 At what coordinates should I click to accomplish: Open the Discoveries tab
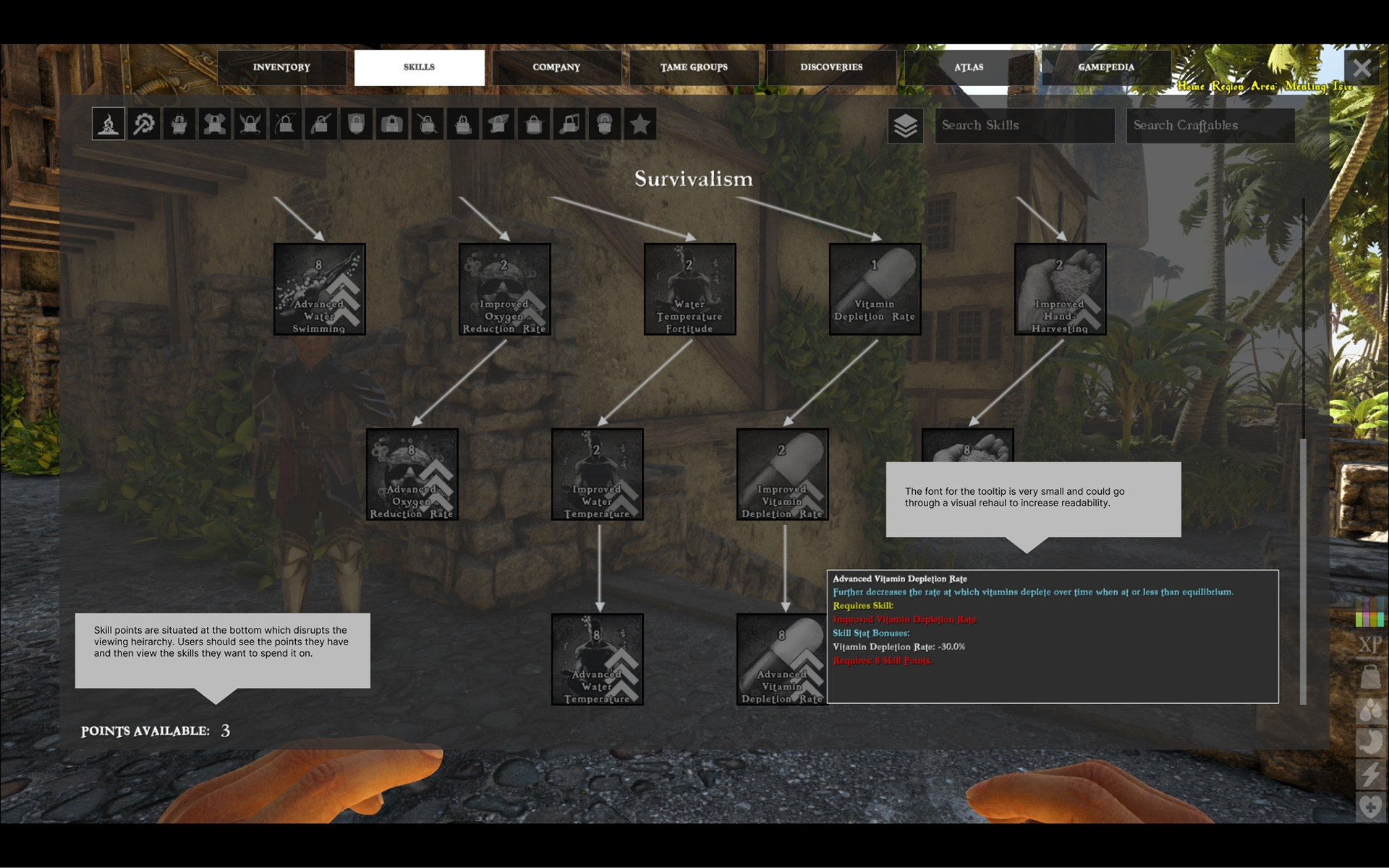[x=831, y=67]
